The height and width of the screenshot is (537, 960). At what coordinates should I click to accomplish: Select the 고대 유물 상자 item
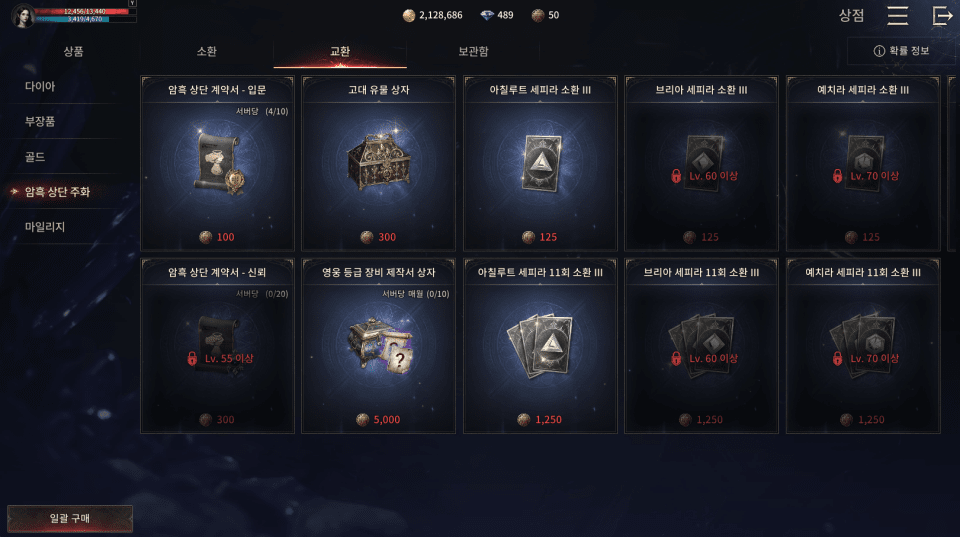click(379, 165)
